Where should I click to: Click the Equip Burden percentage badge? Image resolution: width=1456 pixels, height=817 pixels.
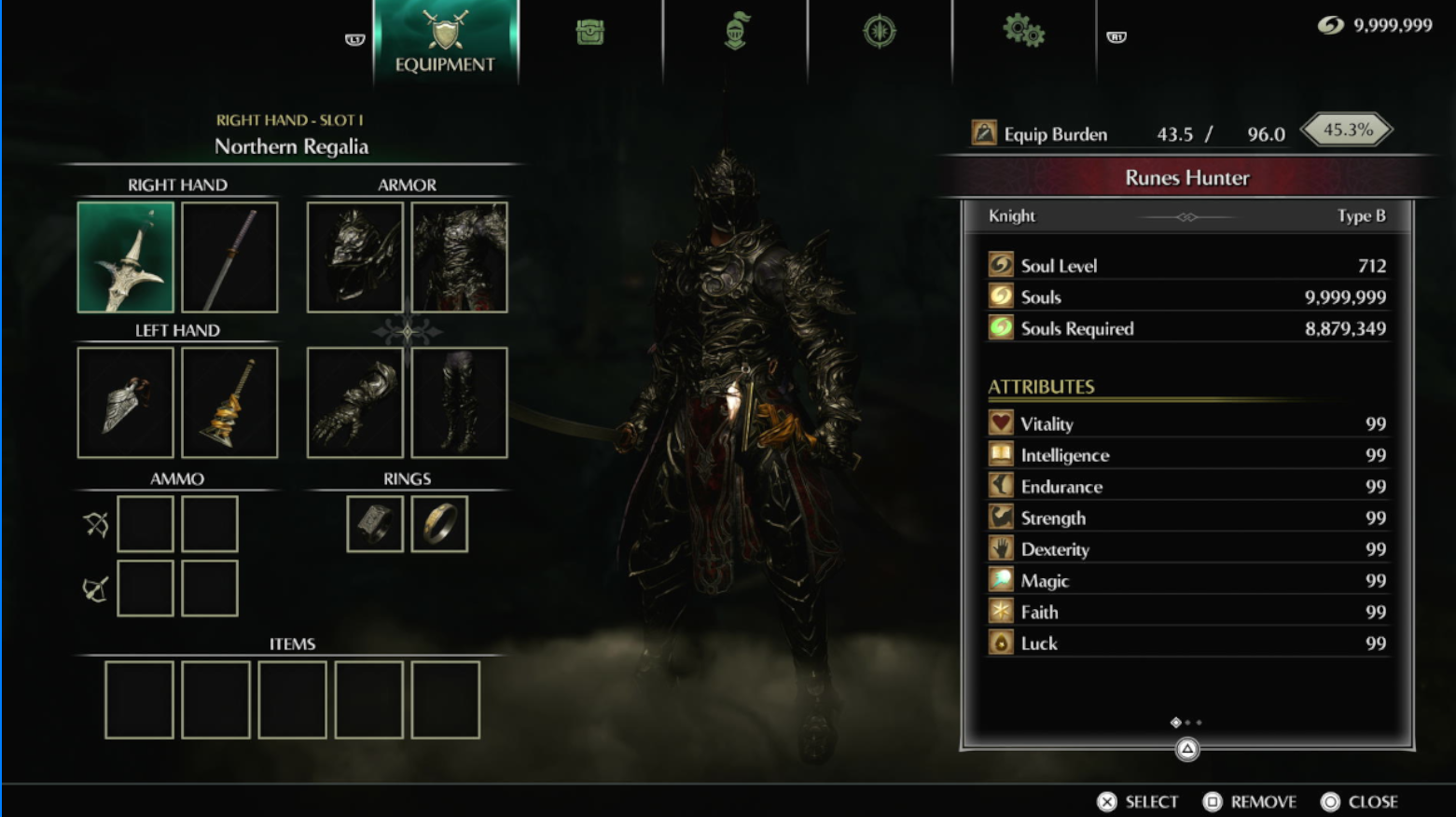1347,131
